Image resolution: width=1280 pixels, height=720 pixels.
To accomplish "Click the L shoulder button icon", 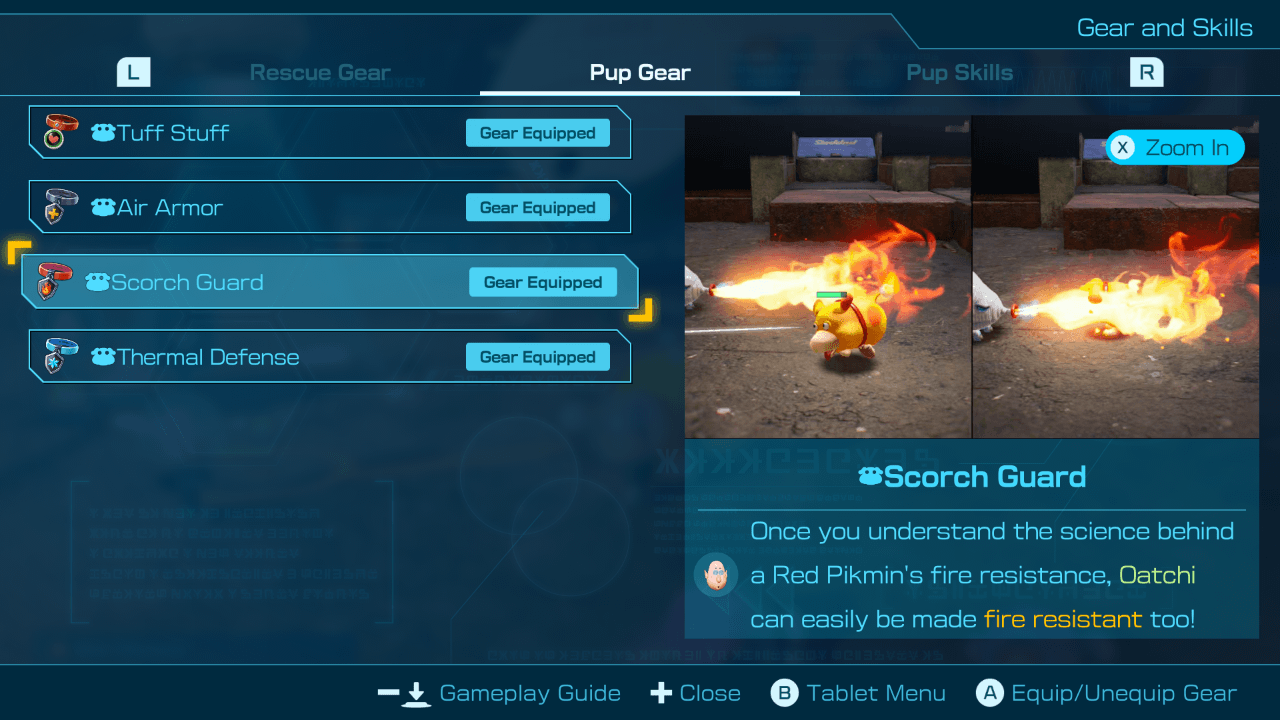I will (133, 71).
